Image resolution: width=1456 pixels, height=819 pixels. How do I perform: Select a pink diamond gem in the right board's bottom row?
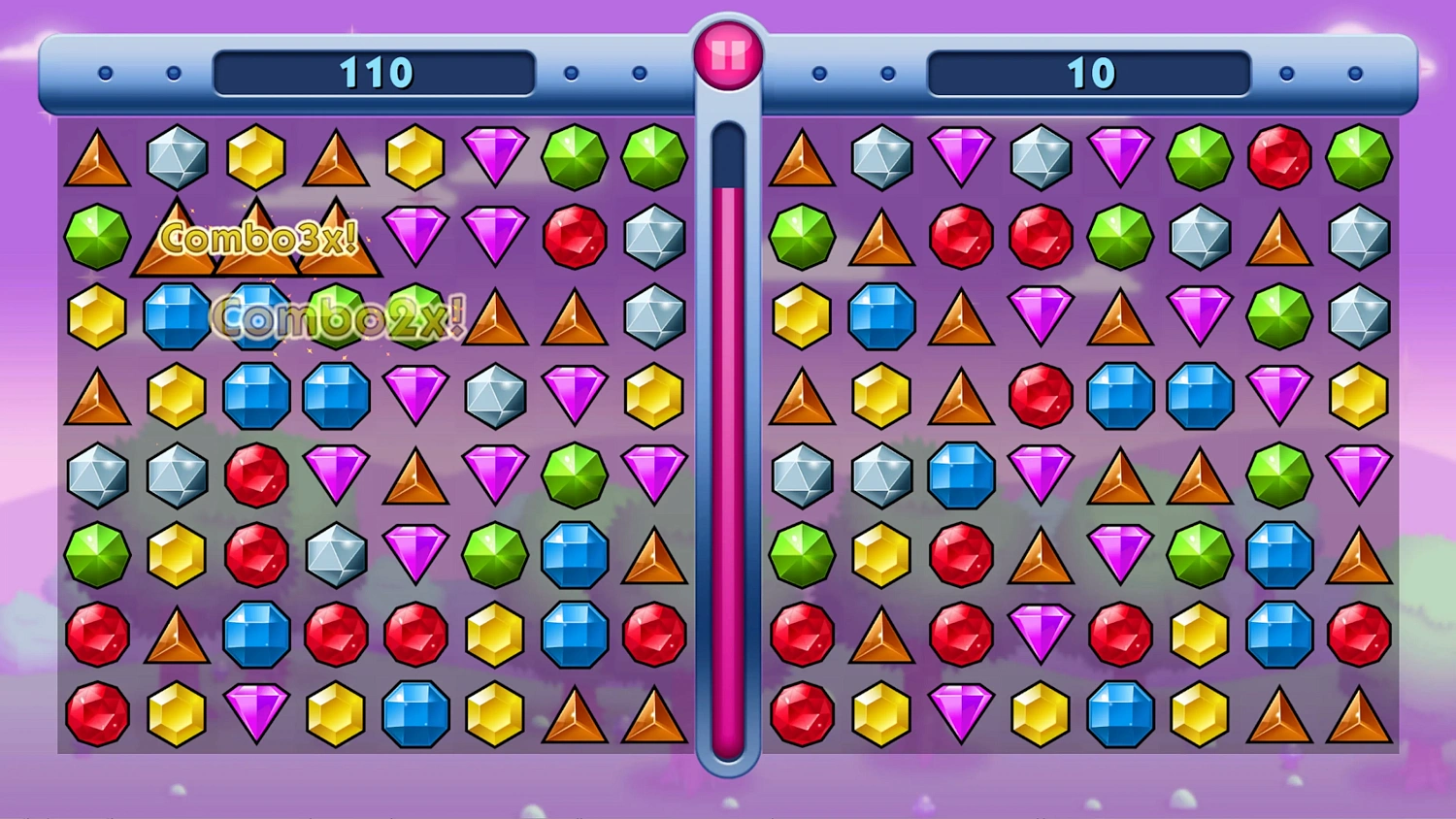pos(962,715)
